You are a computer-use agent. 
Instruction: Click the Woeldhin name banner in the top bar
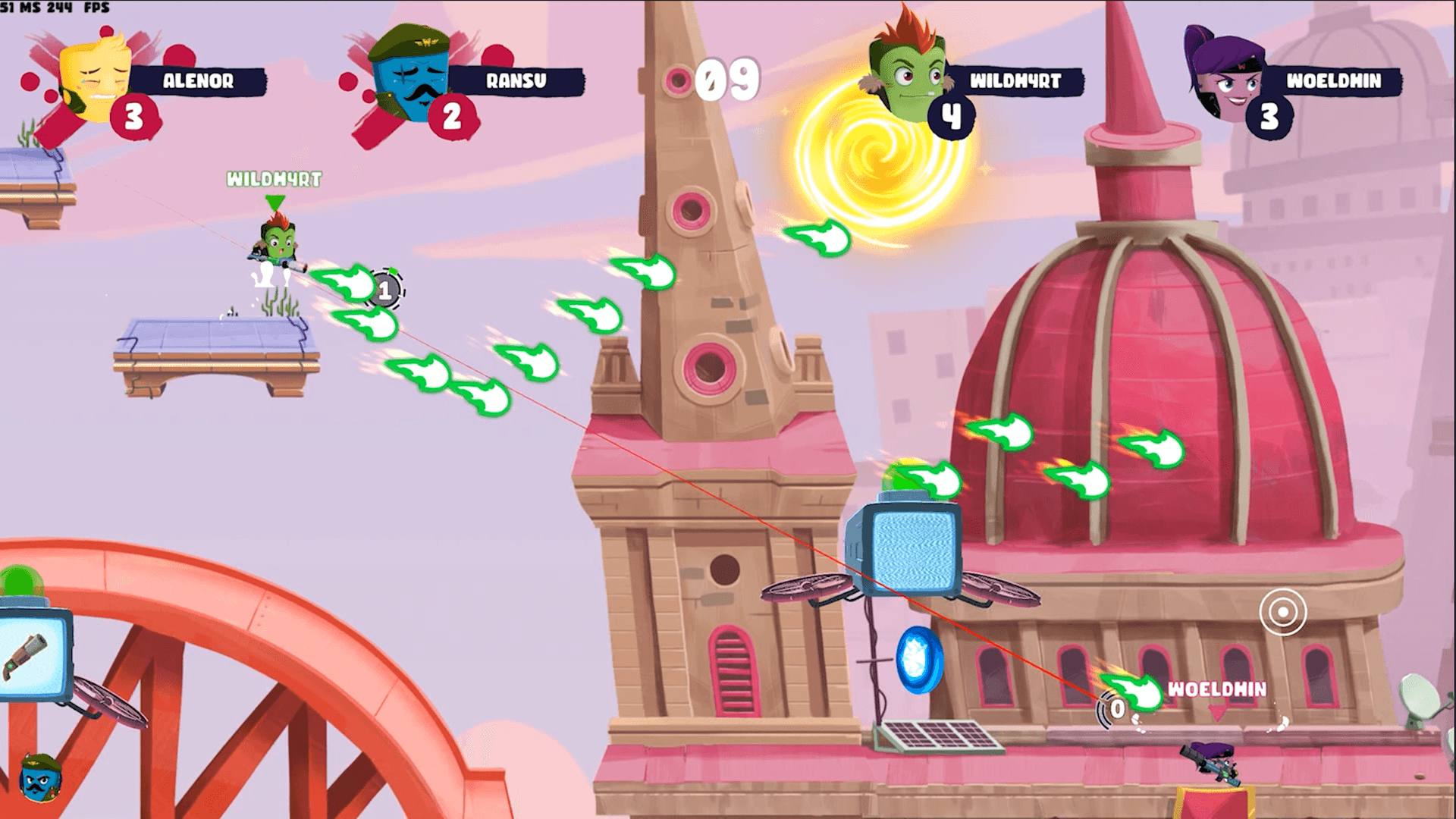click(1333, 81)
